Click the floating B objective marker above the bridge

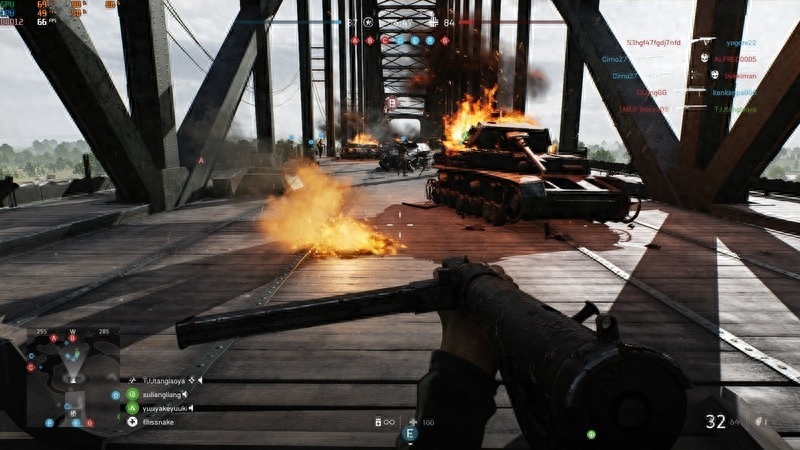391,103
